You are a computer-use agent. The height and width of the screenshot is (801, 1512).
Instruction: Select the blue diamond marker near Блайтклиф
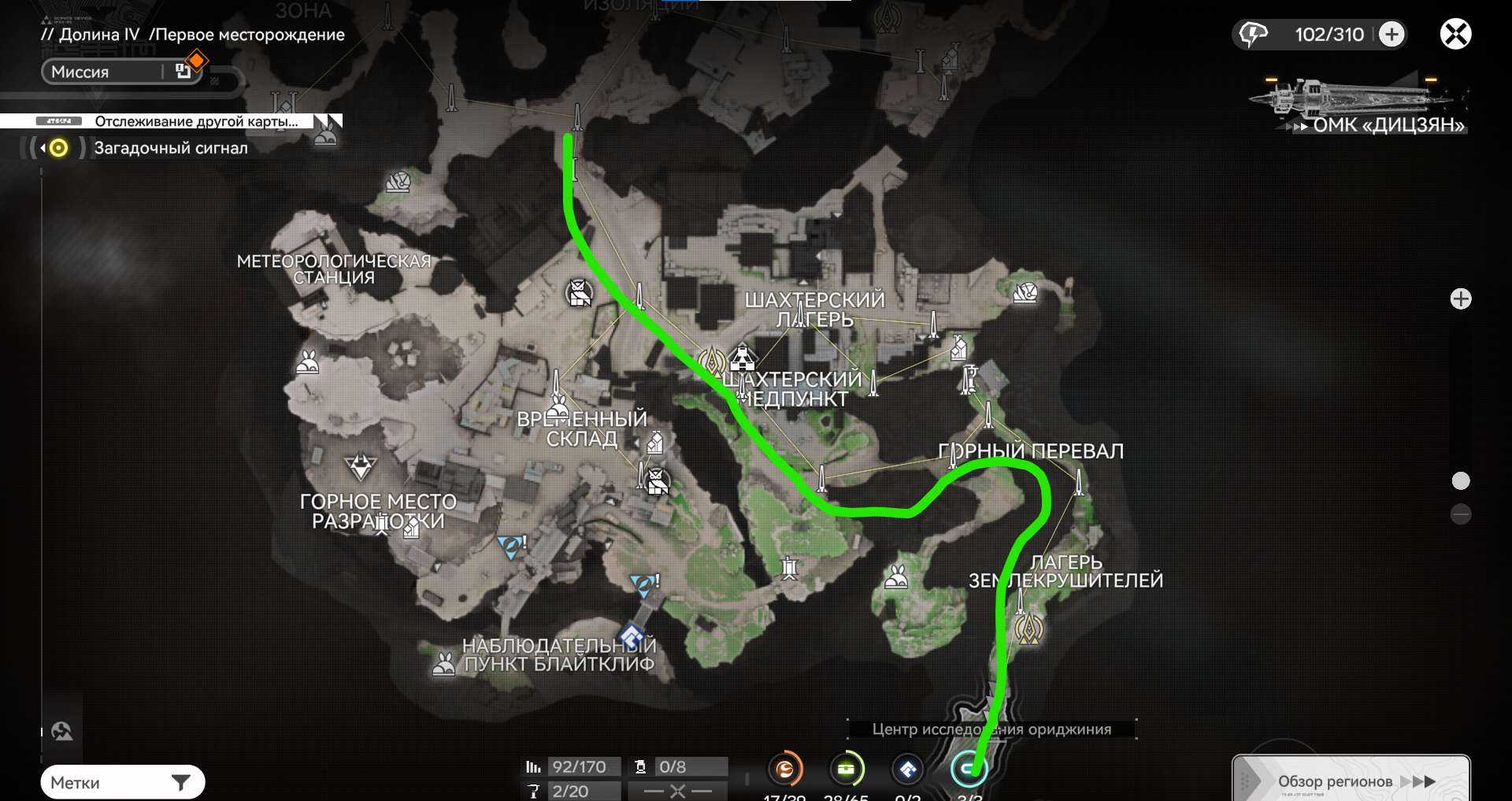(x=632, y=636)
